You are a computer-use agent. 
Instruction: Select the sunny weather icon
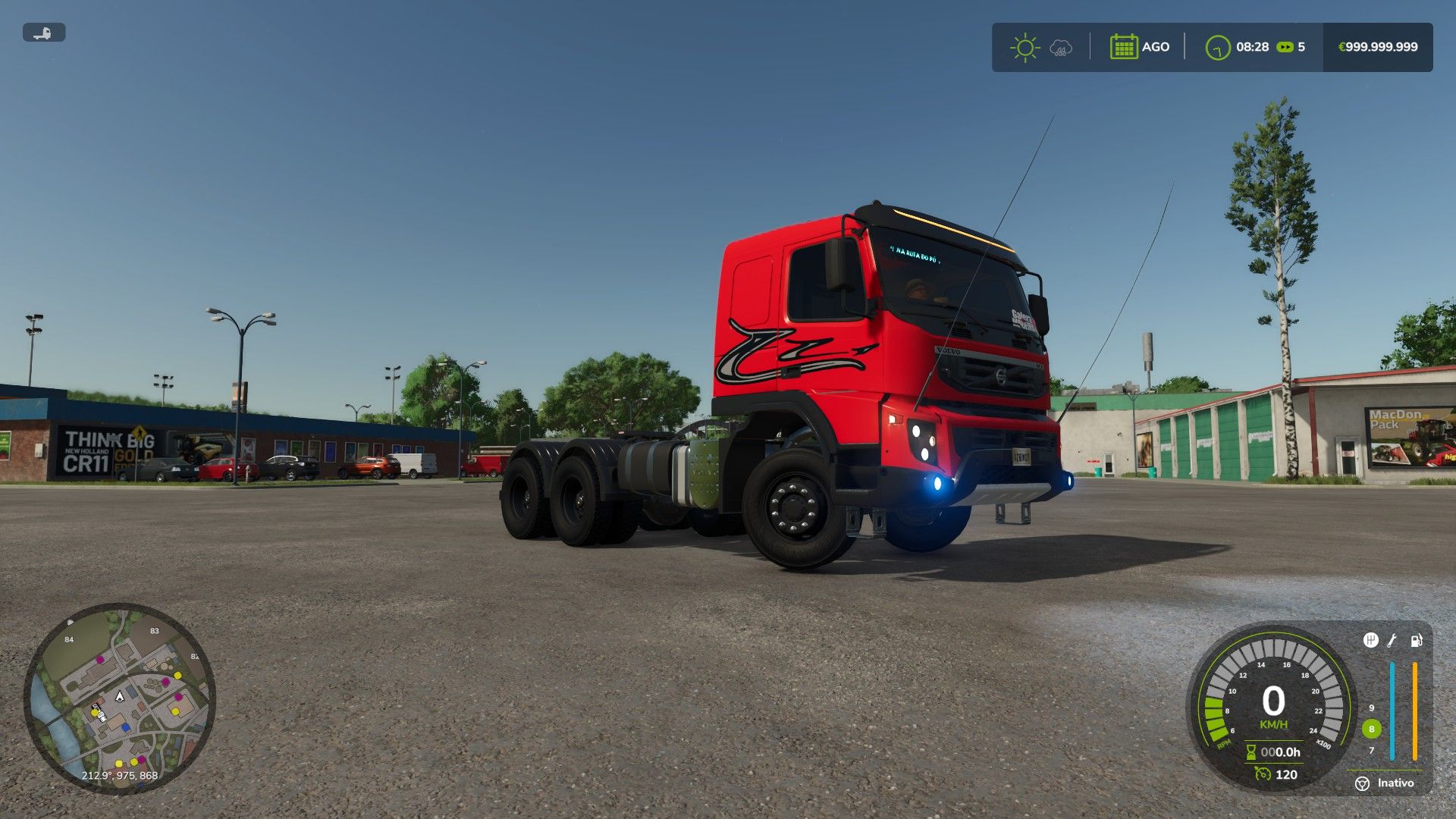(x=1025, y=47)
